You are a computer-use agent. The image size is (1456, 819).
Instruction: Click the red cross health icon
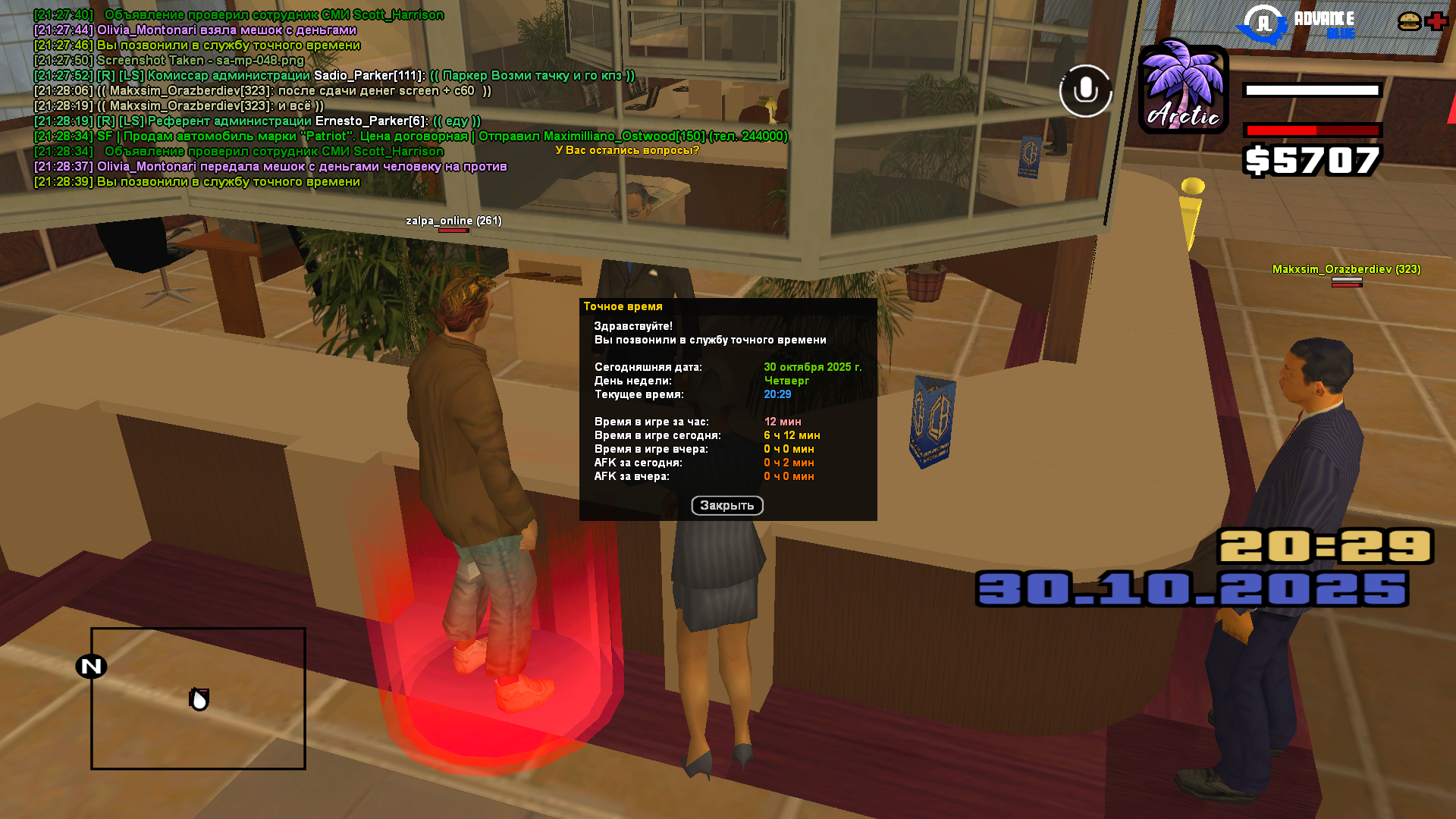pyautogui.click(x=1436, y=21)
